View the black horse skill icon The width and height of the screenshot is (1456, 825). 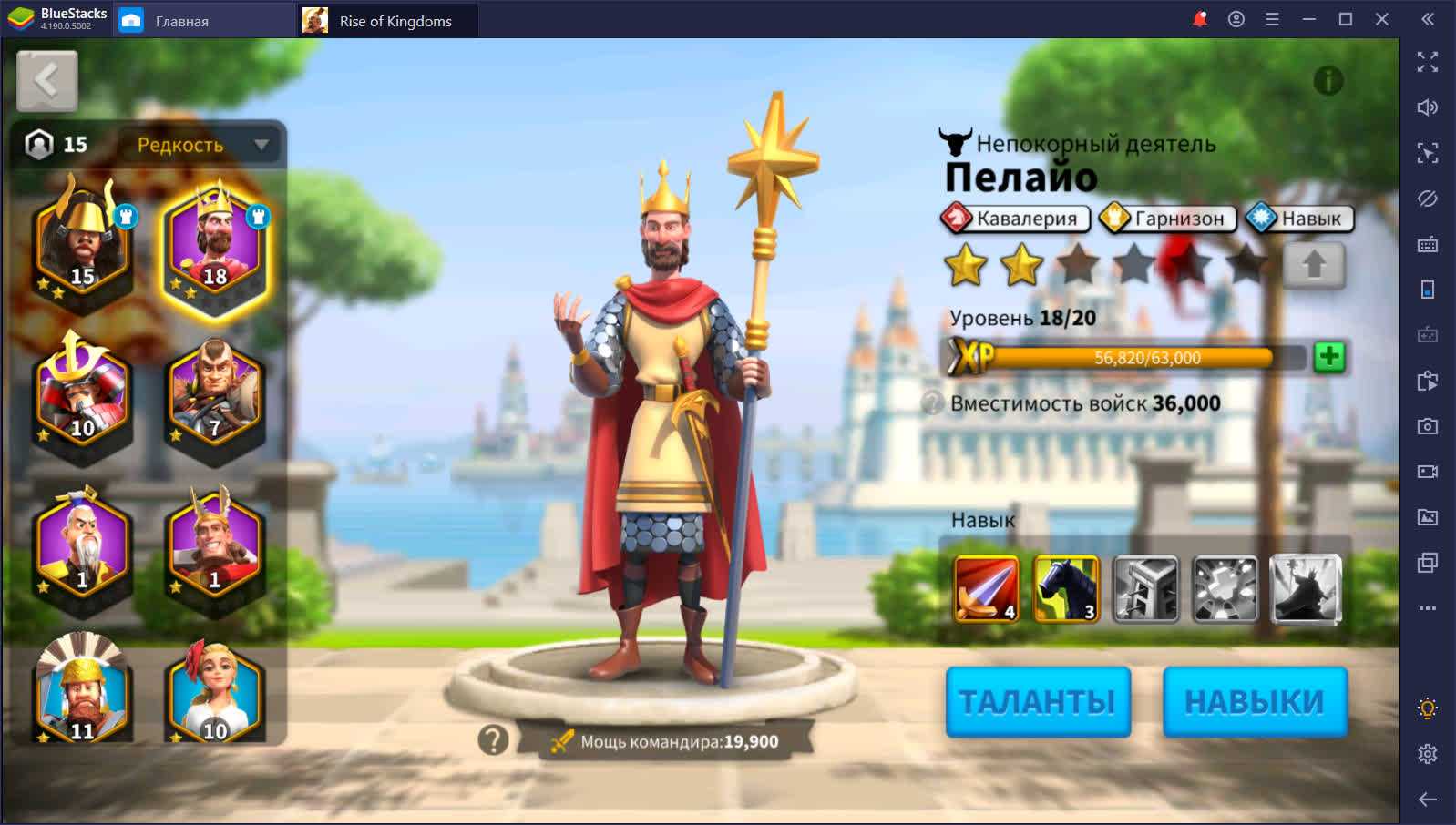point(1066,589)
